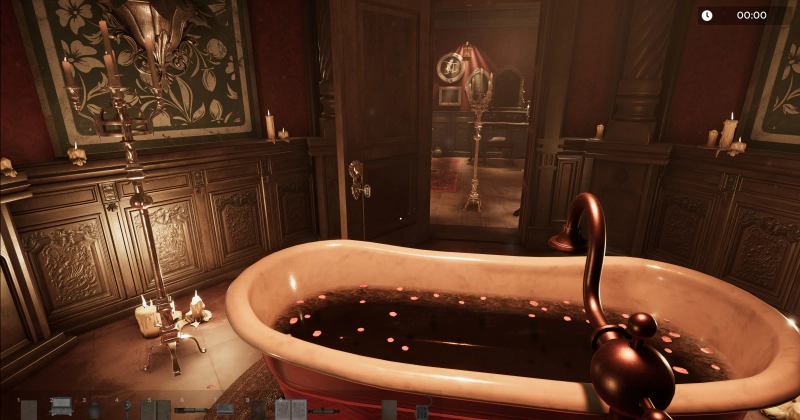Select the open written journal in slot 9
This screenshot has width=800, height=420.
point(290,409)
